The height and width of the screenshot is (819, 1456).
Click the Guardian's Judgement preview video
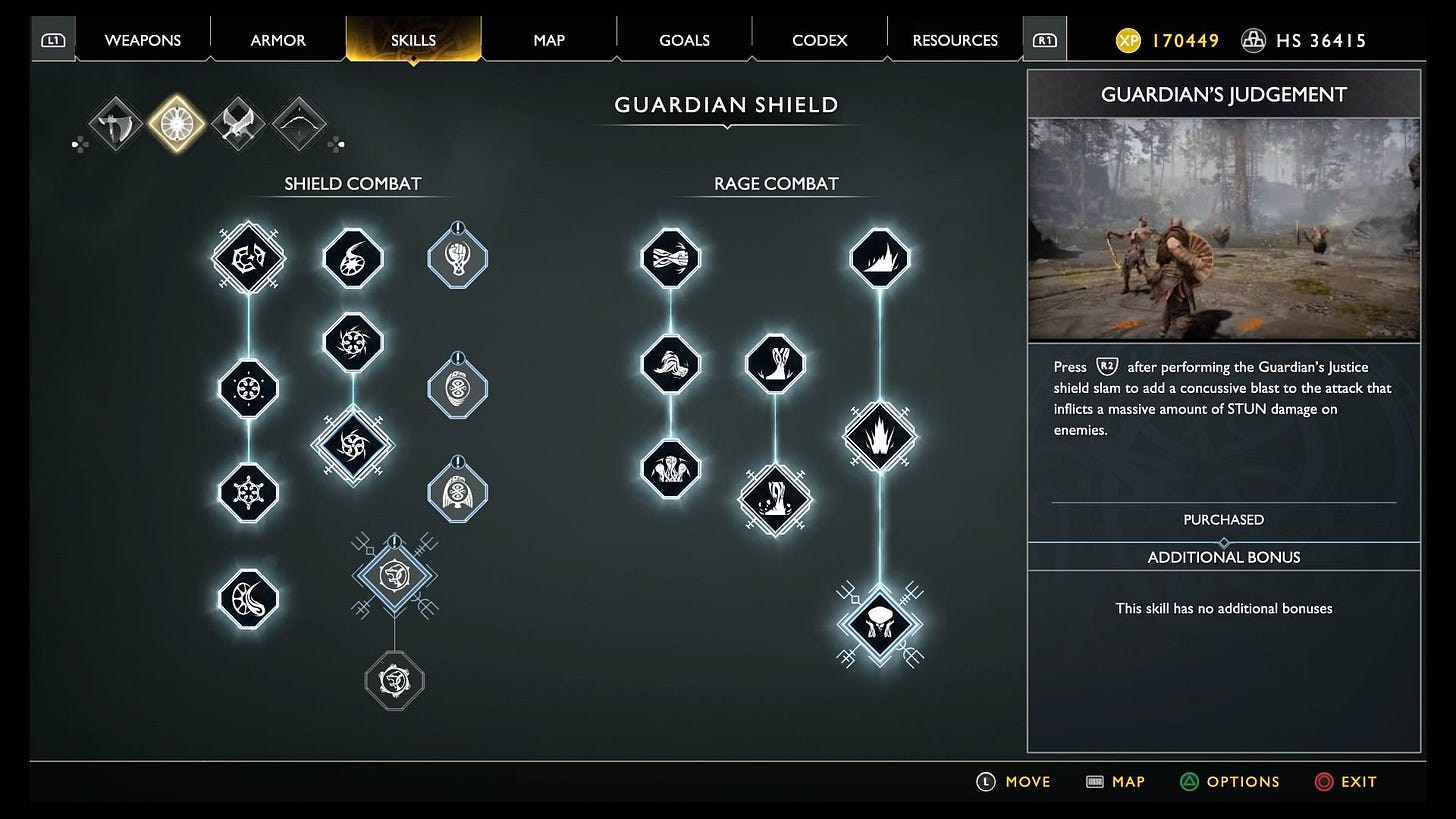point(1223,230)
